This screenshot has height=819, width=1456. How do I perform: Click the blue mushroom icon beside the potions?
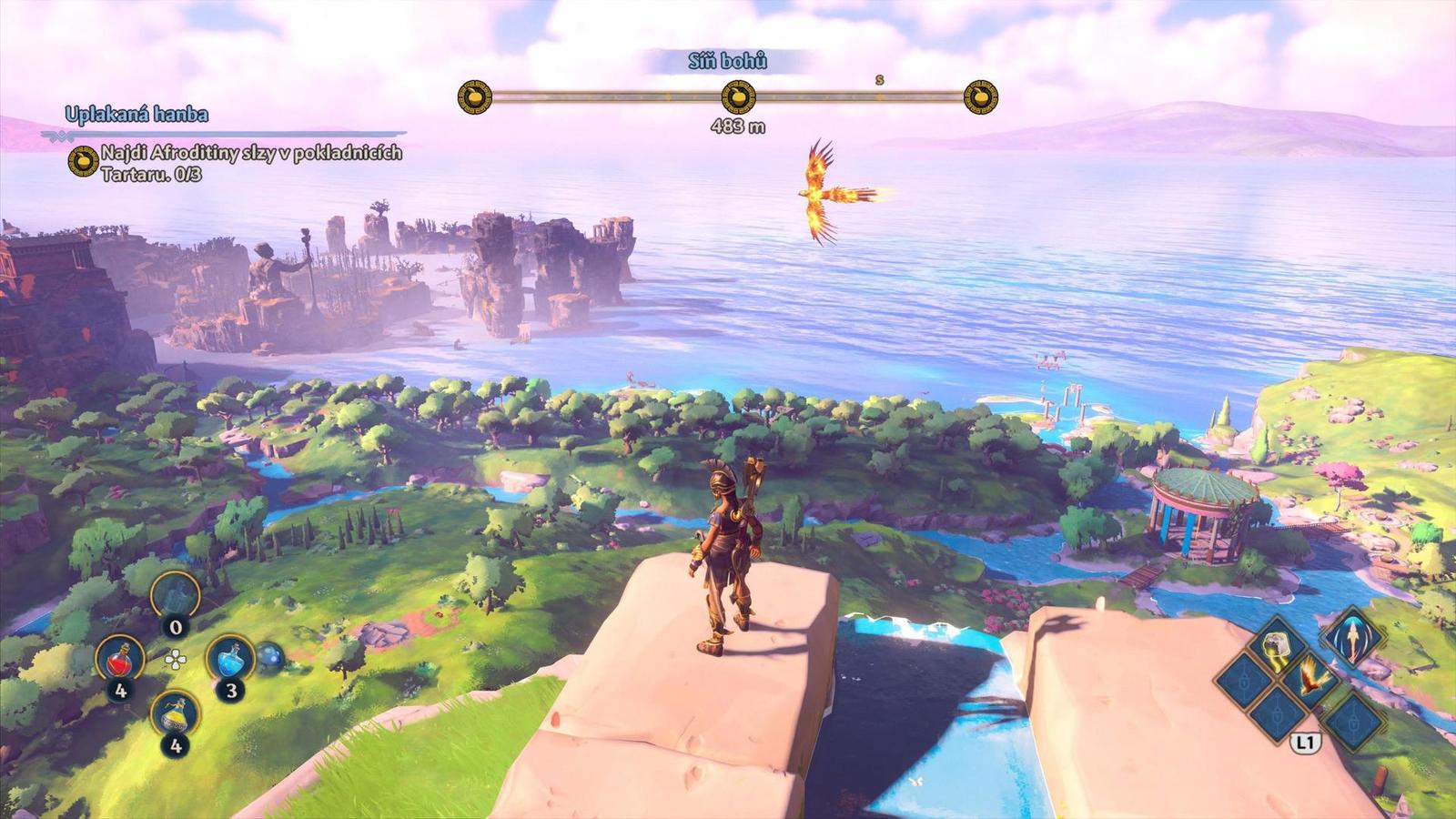269,657
